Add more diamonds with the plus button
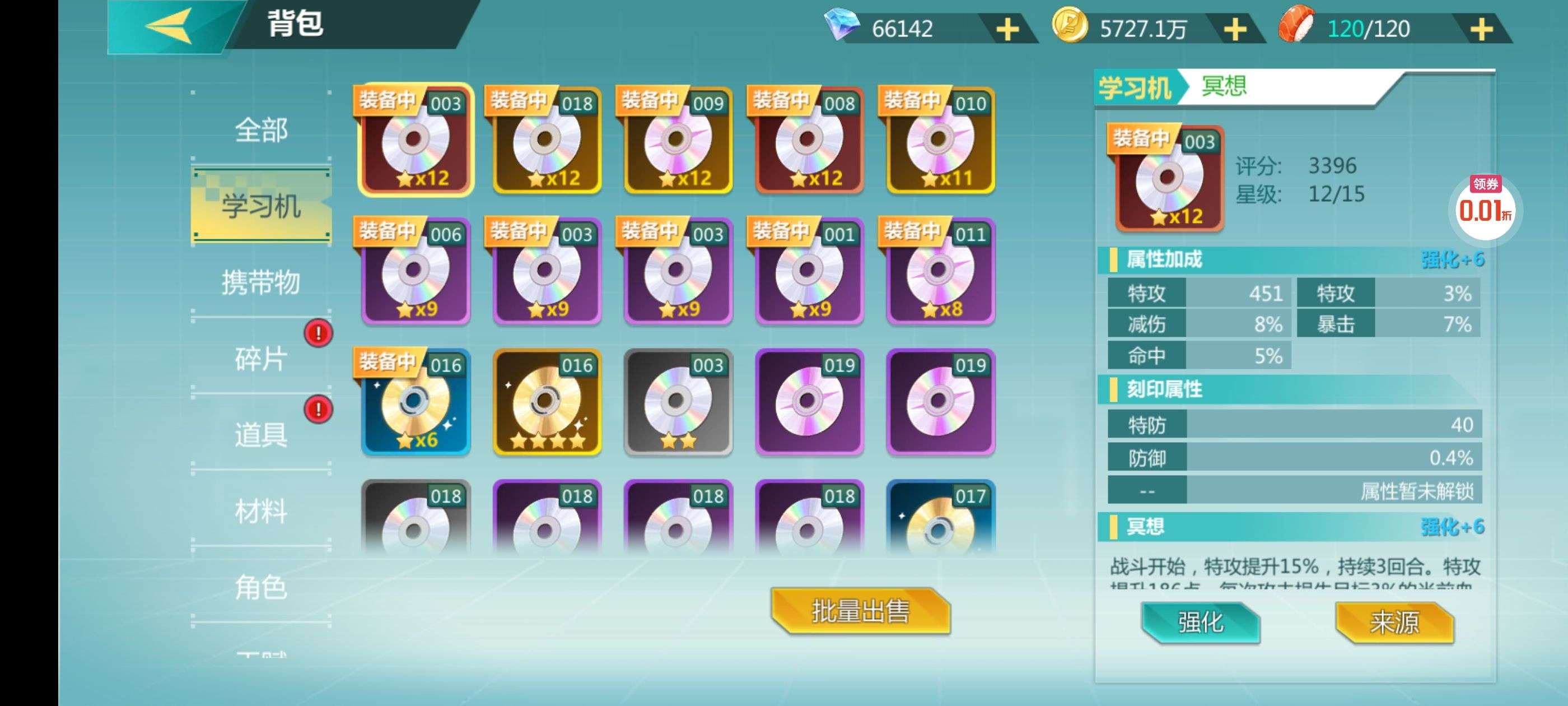Viewport: 1568px width, 706px height. click(x=1007, y=29)
